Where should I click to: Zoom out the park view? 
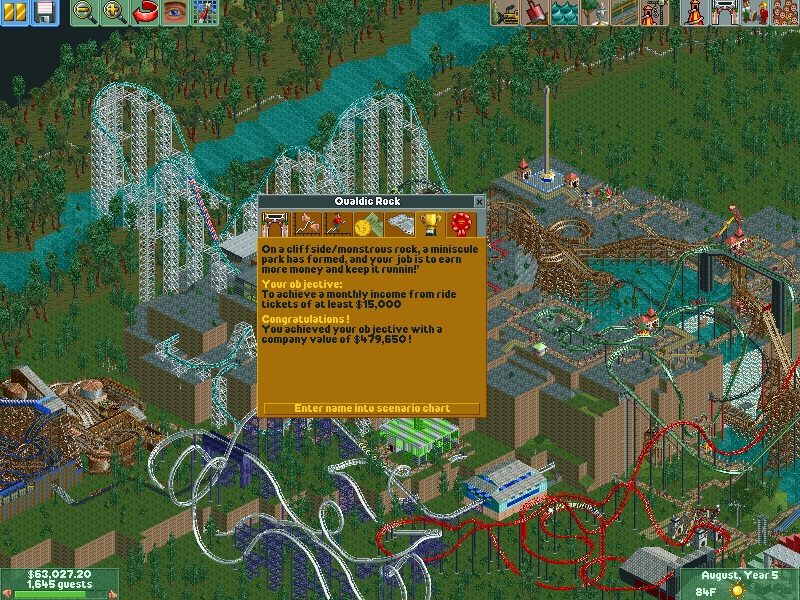tap(86, 13)
